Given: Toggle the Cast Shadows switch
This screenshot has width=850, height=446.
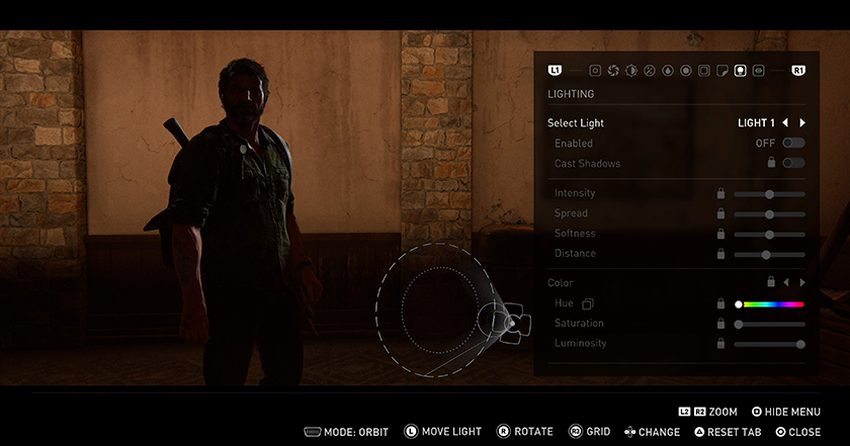Looking at the screenshot, I should (x=794, y=163).
